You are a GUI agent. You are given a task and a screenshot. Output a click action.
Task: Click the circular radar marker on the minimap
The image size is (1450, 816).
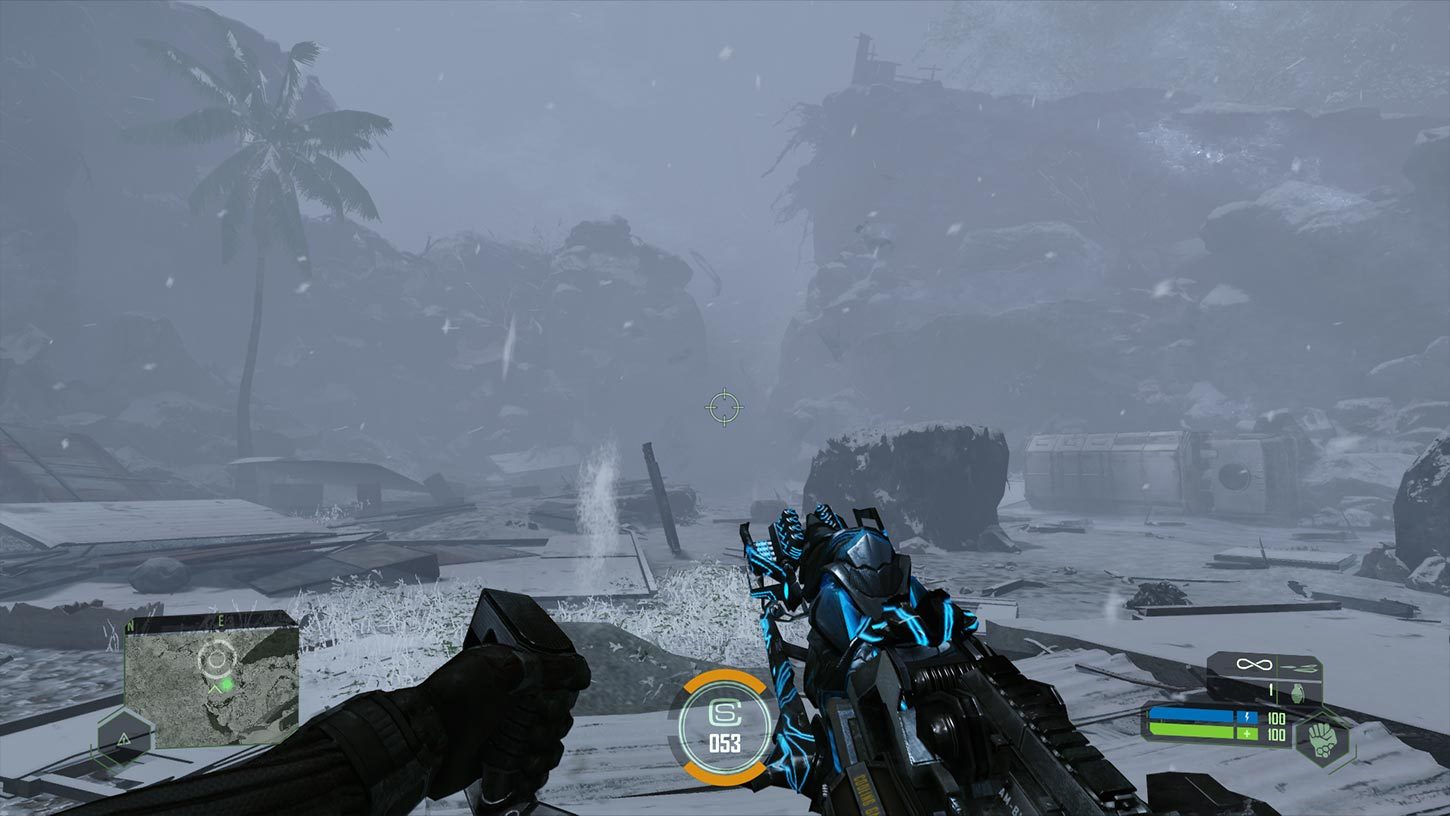point(216,658)
